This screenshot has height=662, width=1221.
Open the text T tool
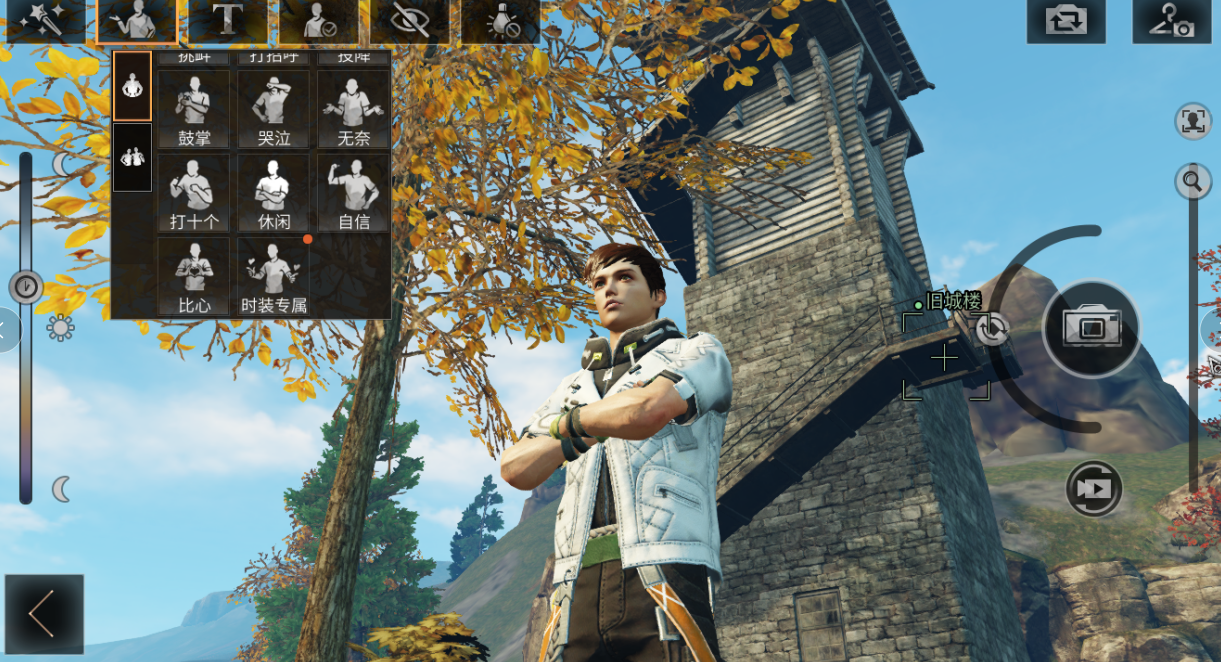pos(228,21)
